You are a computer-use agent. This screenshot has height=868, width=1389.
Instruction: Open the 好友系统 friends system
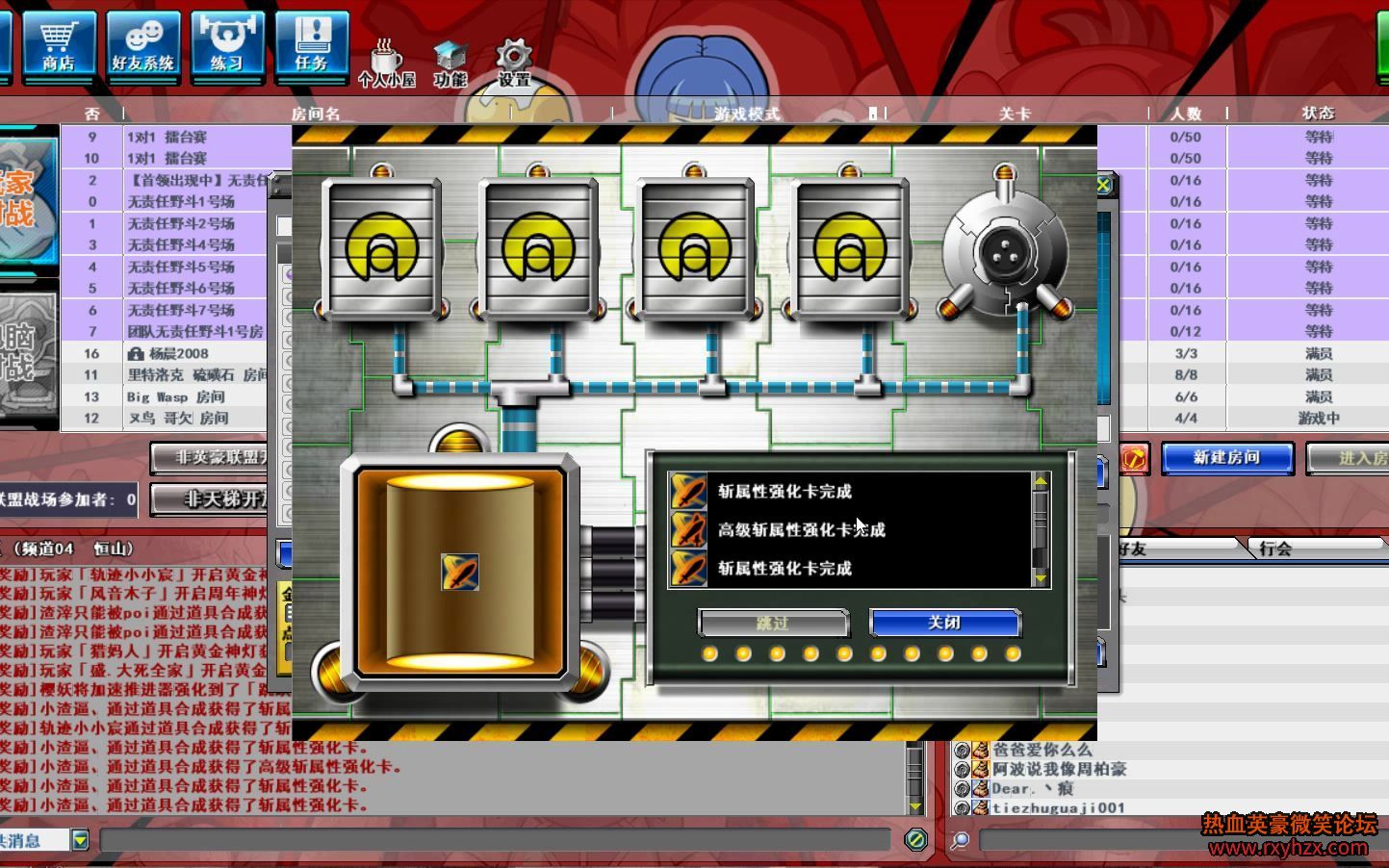[142, 42]
